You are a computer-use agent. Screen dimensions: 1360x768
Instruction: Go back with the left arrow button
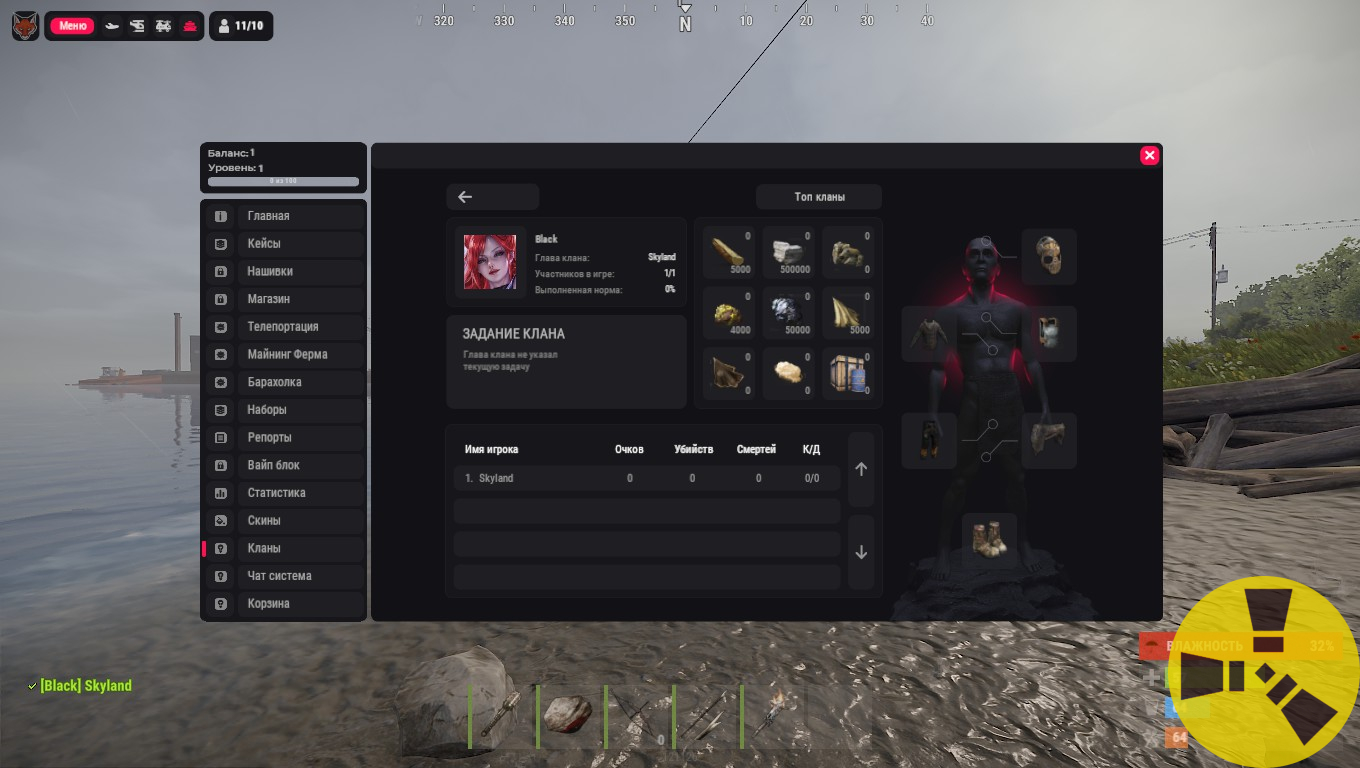pos(492,197)
